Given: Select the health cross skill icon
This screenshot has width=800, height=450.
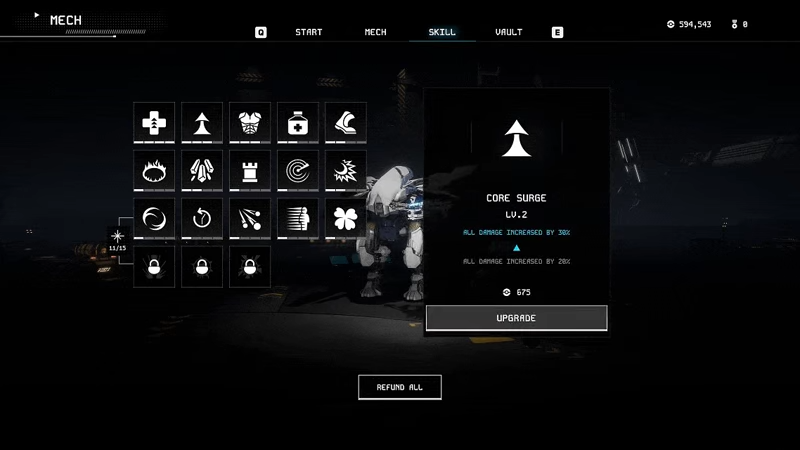Looking at the screenshot, I should click(x=154, y=123).
